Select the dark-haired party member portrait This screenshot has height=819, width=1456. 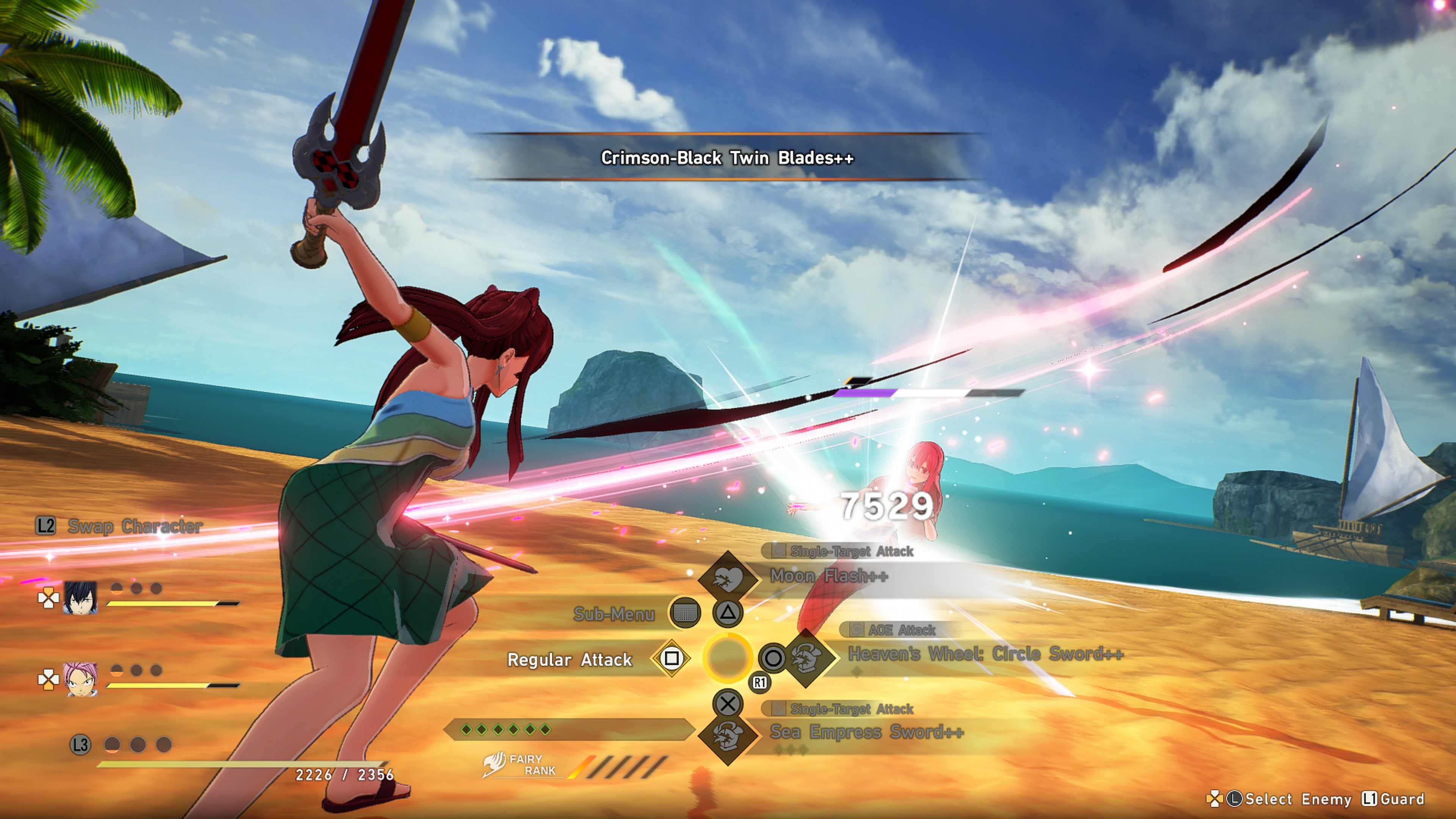point(80,598)
